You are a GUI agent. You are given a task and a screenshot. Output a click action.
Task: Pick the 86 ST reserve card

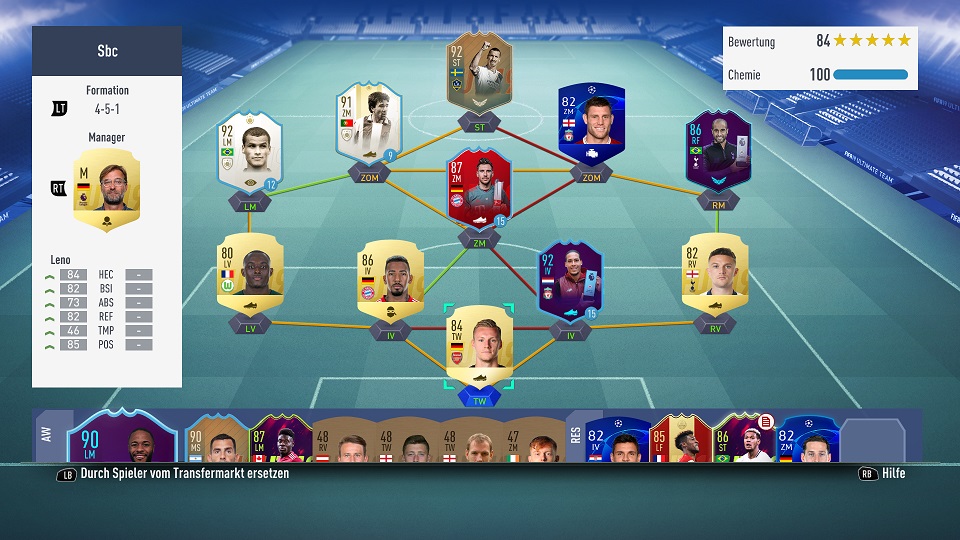pos(744,439)
